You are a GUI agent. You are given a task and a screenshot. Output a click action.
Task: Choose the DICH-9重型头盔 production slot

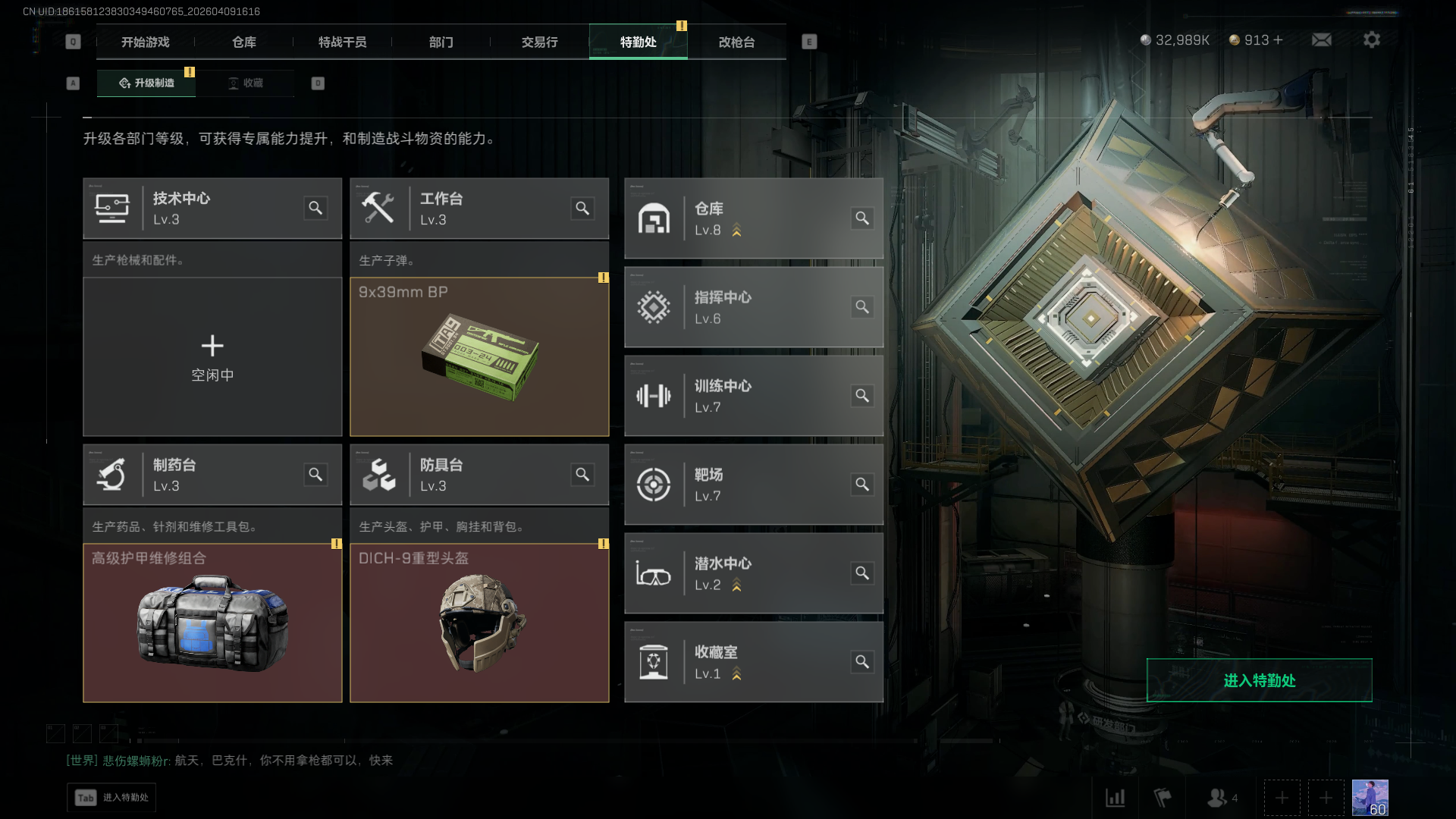(479, 623)
